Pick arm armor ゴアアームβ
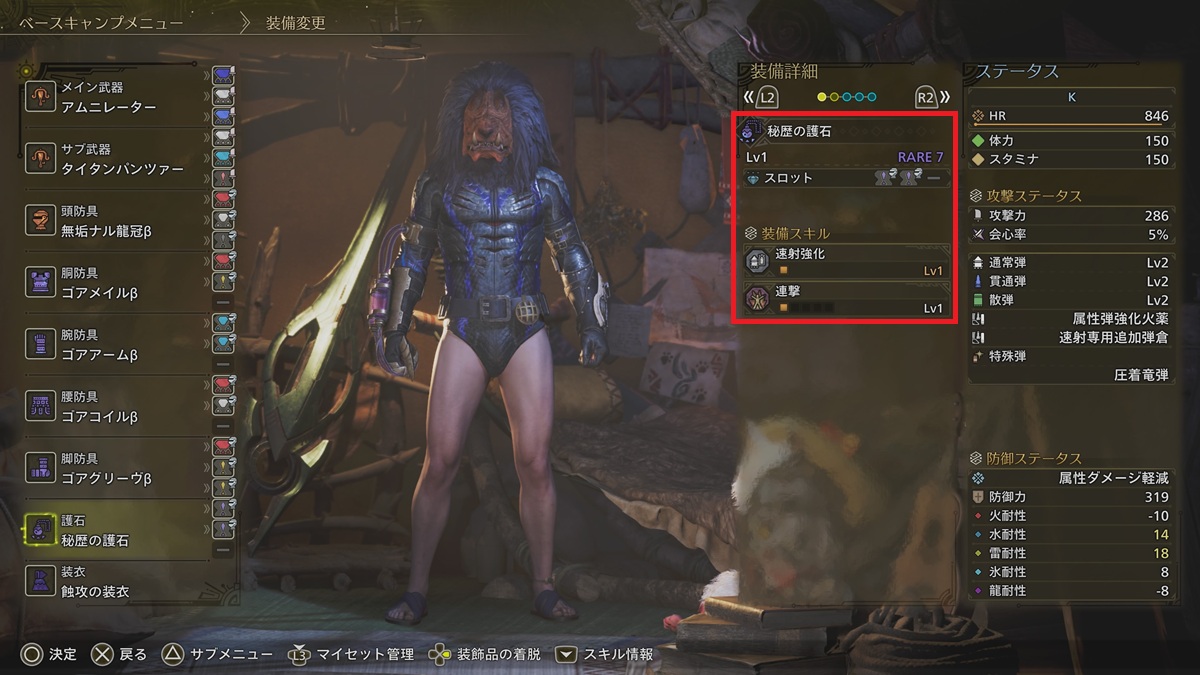 click(120, 346)
